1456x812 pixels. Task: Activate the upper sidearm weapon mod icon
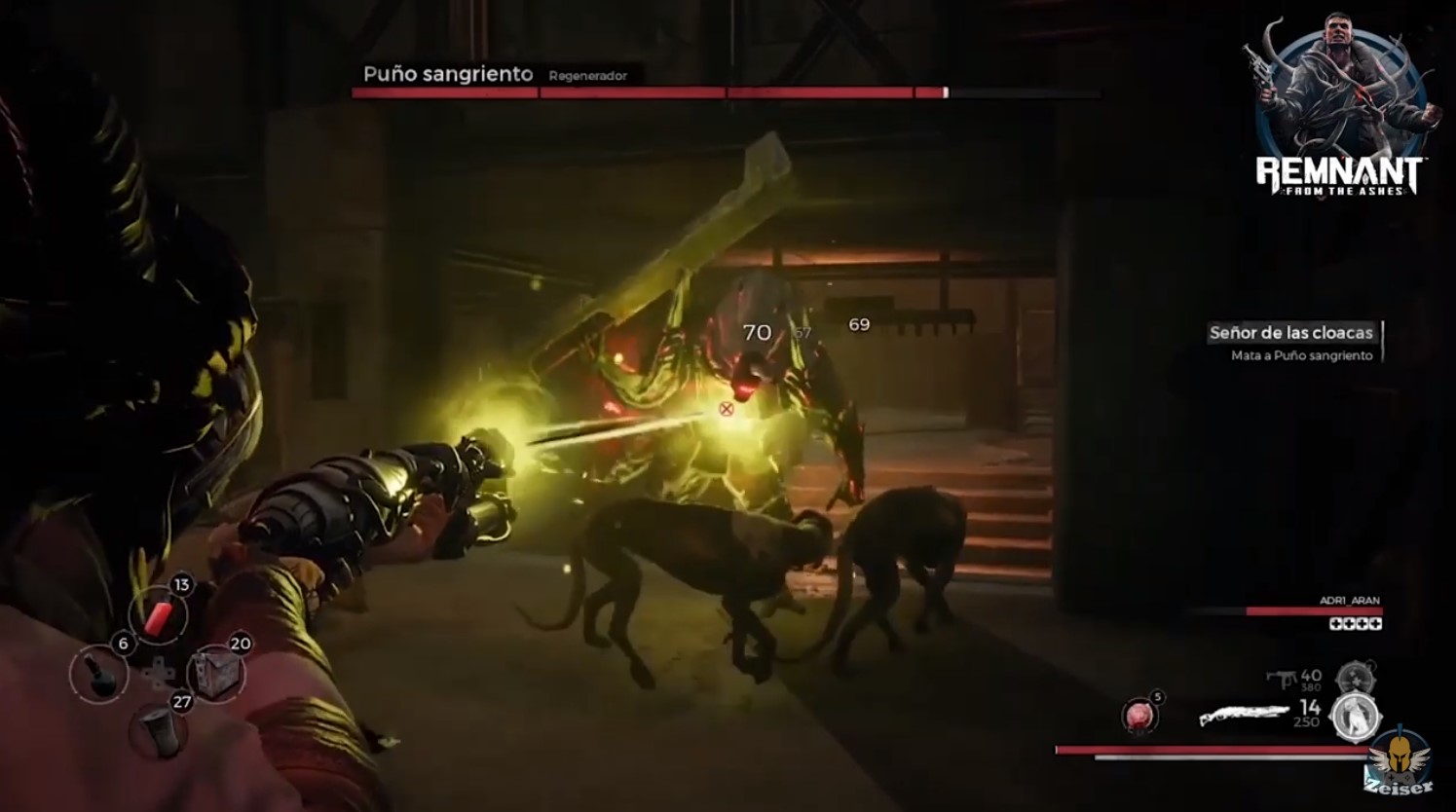pyautogui.click(x=1350, y=678)
